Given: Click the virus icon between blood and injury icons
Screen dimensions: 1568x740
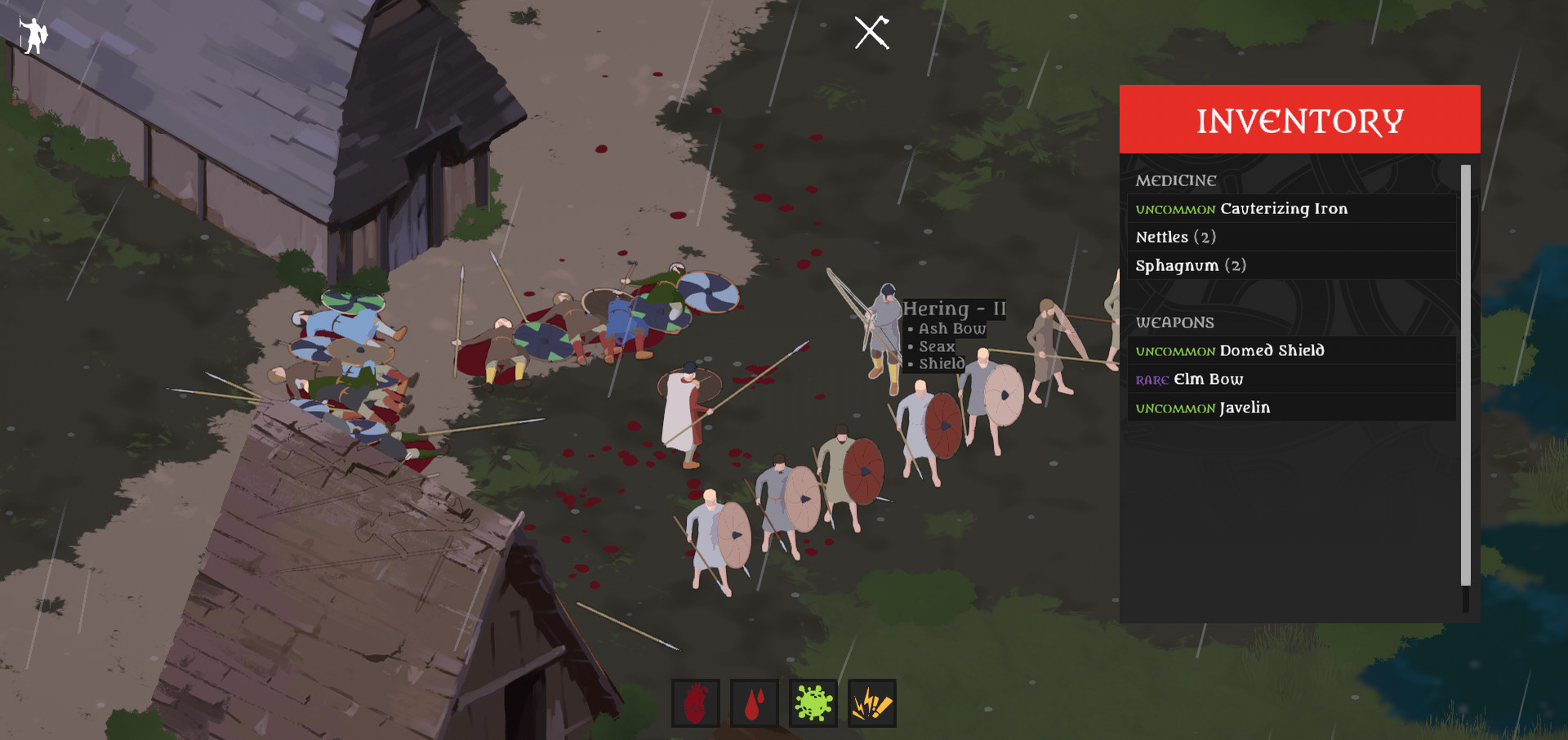Looking at the screenshot, I should click(x=813, y=702).
